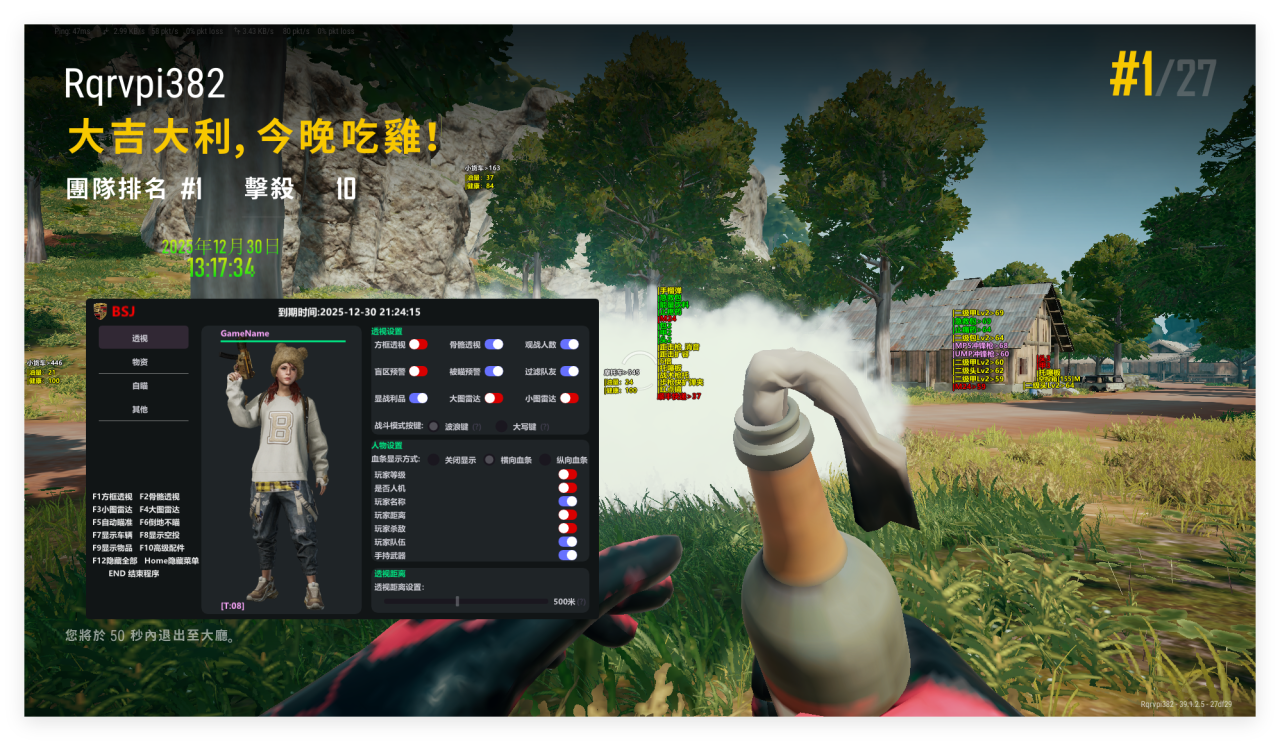Toggle the 大图雷达 switch

click(x=494, y=398)
